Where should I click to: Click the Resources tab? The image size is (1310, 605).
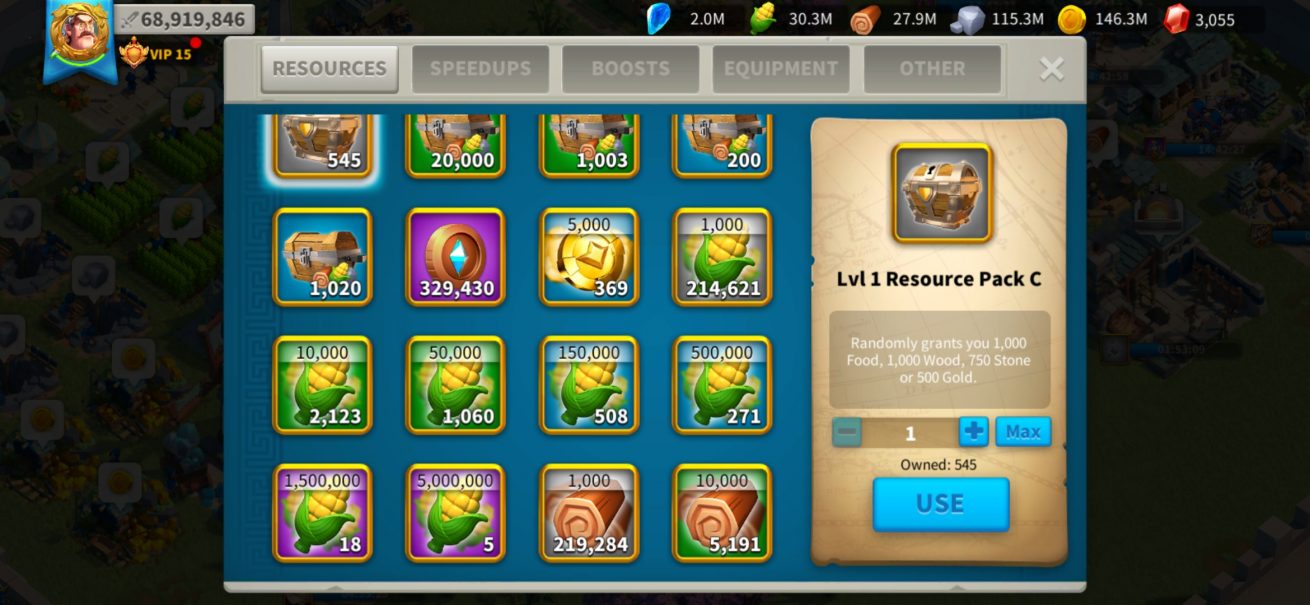click(x=329, y=69)
